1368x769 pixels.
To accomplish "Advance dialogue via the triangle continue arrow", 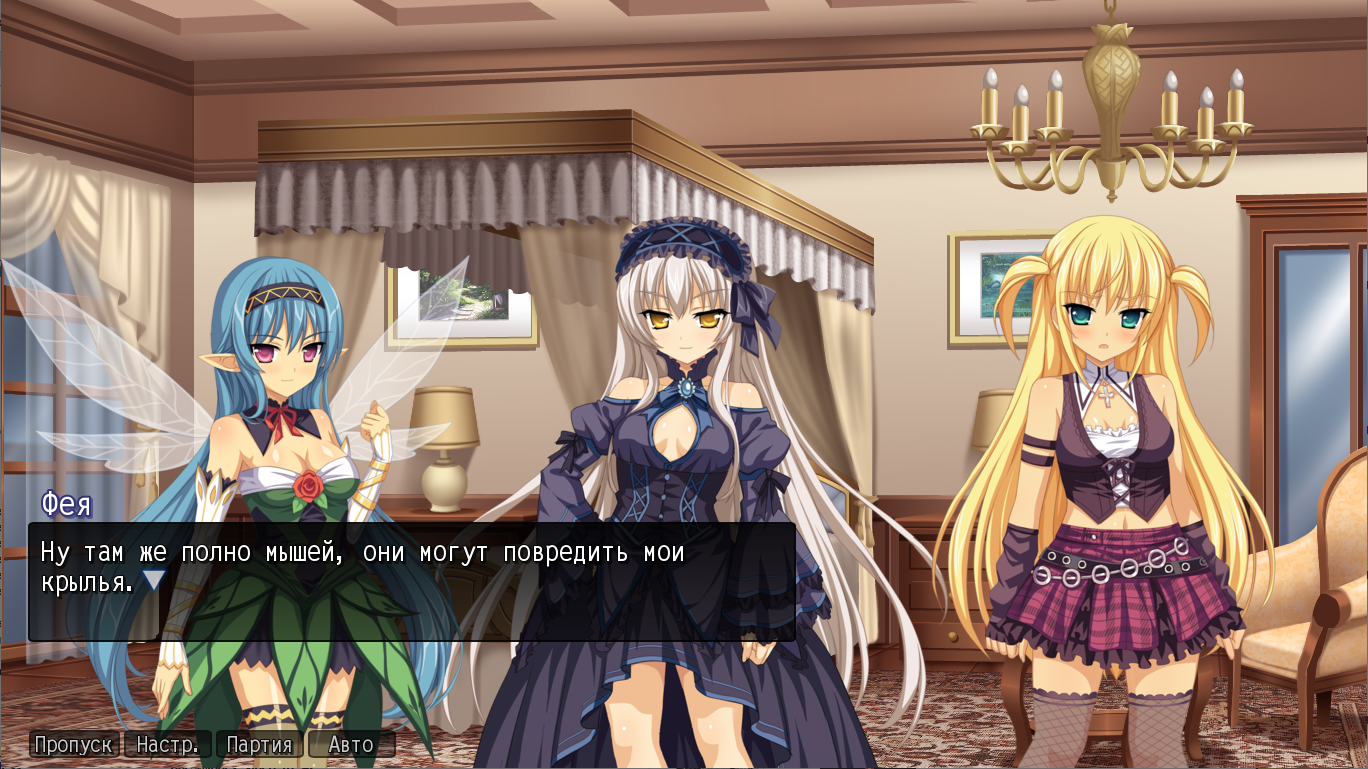I will coord(153,581).
